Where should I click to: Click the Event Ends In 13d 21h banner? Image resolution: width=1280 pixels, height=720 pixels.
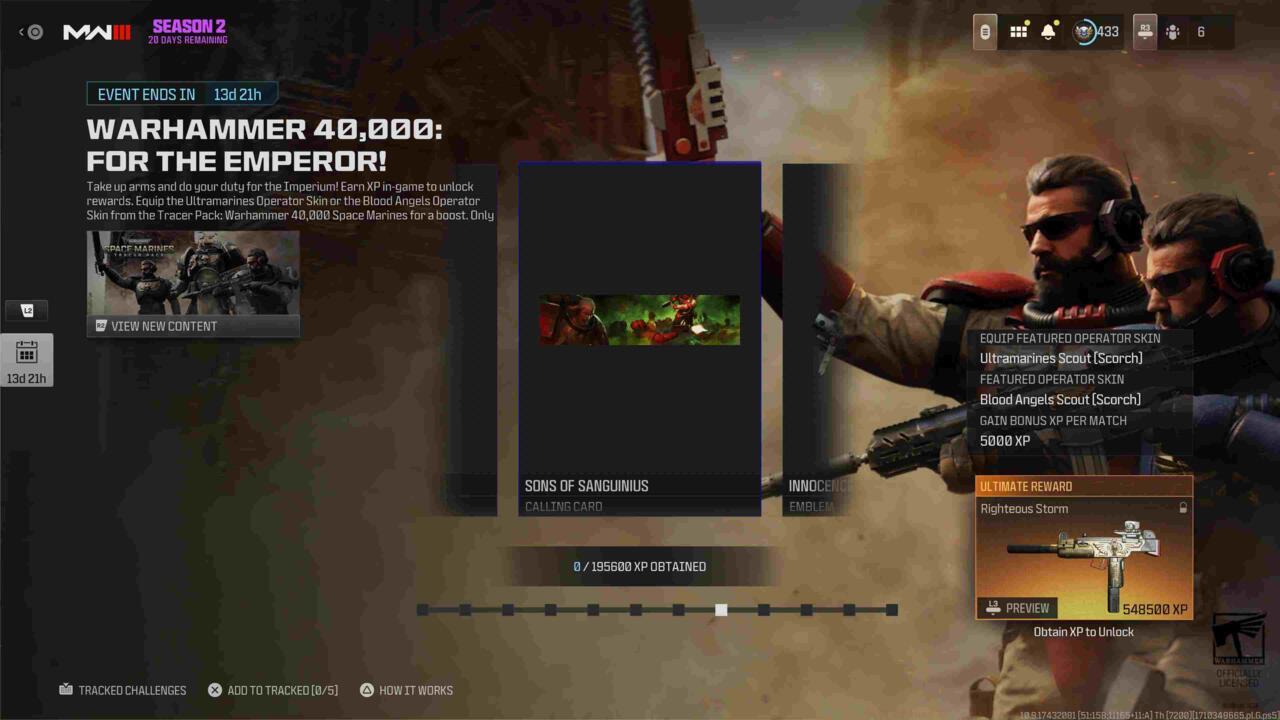[178, 94]
